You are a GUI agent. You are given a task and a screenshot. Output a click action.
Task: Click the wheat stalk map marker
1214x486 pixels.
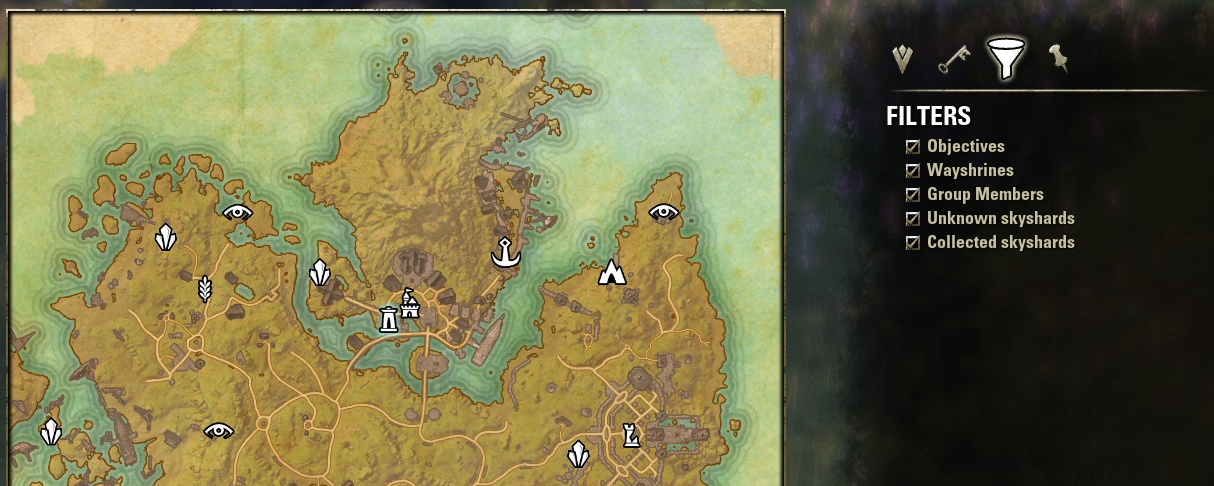[205, 289]
